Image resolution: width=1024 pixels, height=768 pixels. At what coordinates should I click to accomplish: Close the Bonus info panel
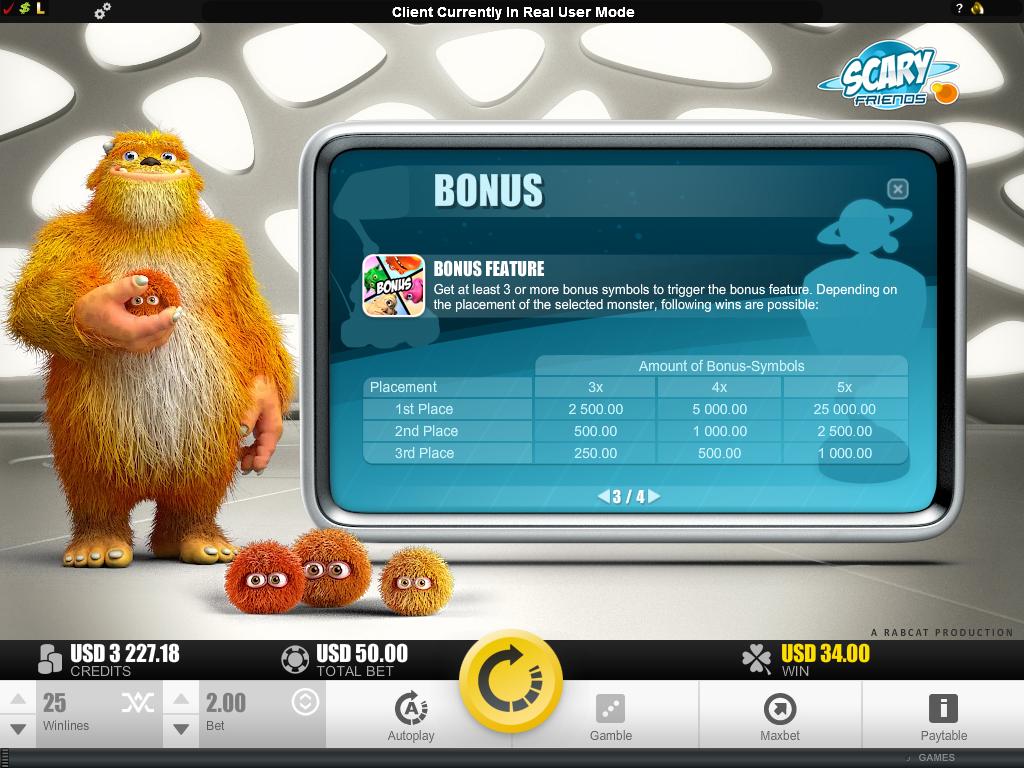pyautogui.click(x=898, y=189)
